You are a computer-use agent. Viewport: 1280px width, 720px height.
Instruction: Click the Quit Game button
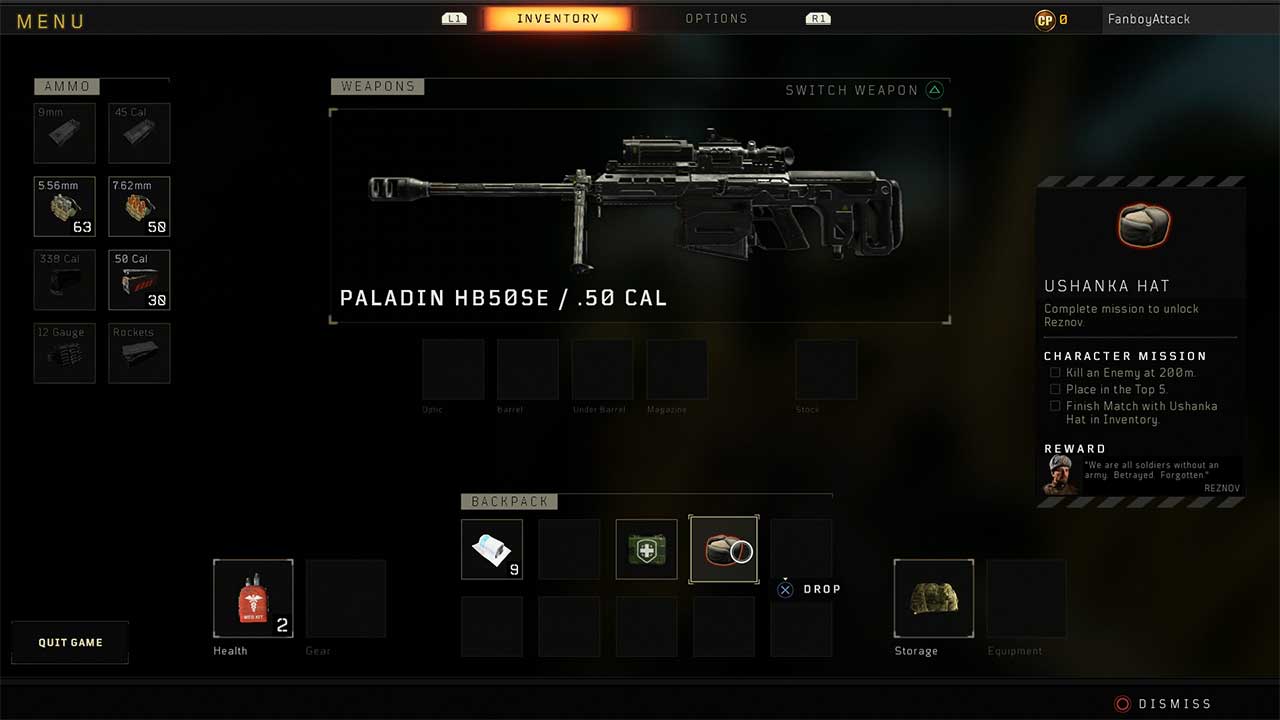[70, 642]
